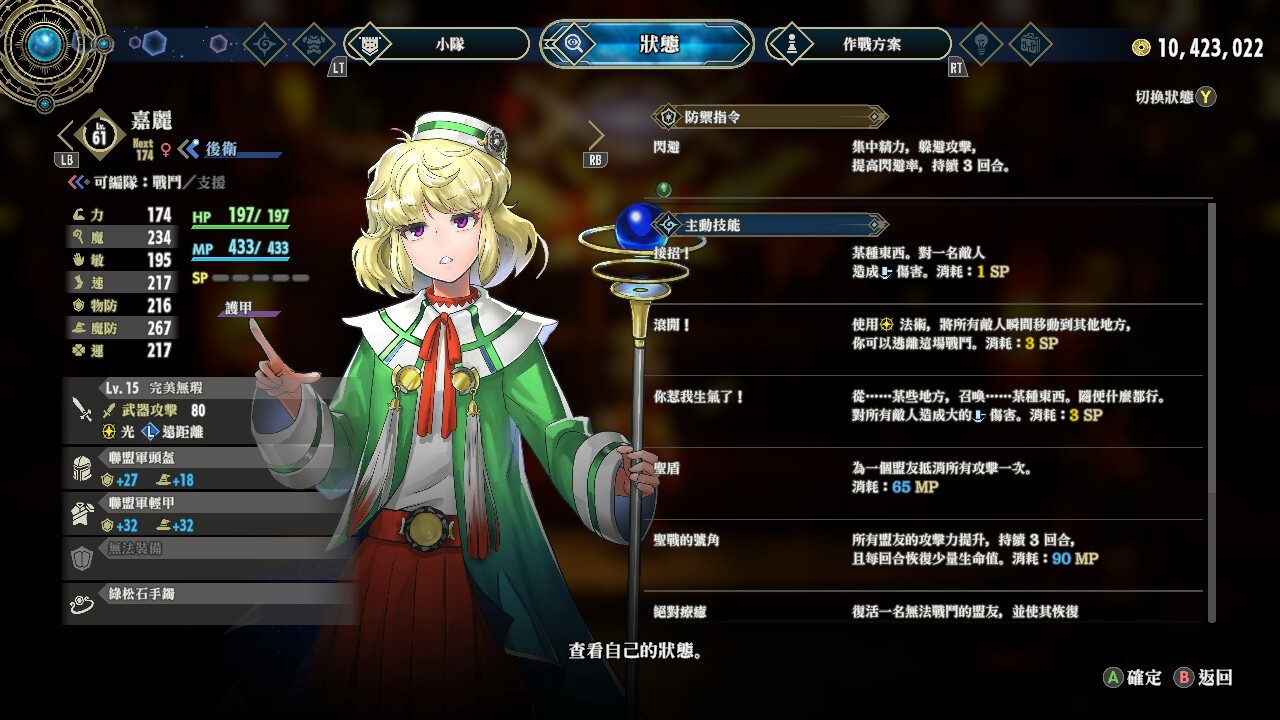Choose the 絕對療癒 skill row

(925, 611)
